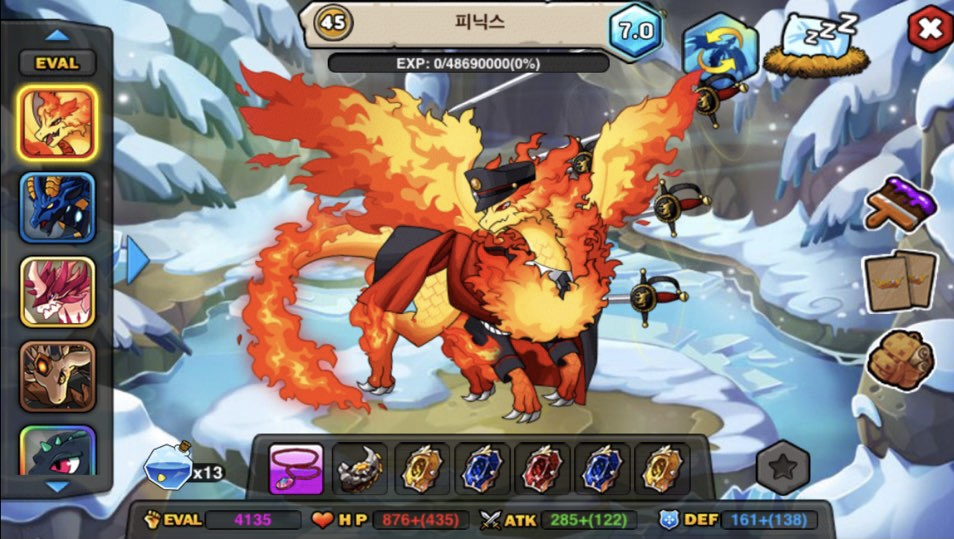This screenshot has height=539, width=954.
Task: Use the blue potion bottle item
Action: click(169, 466)
